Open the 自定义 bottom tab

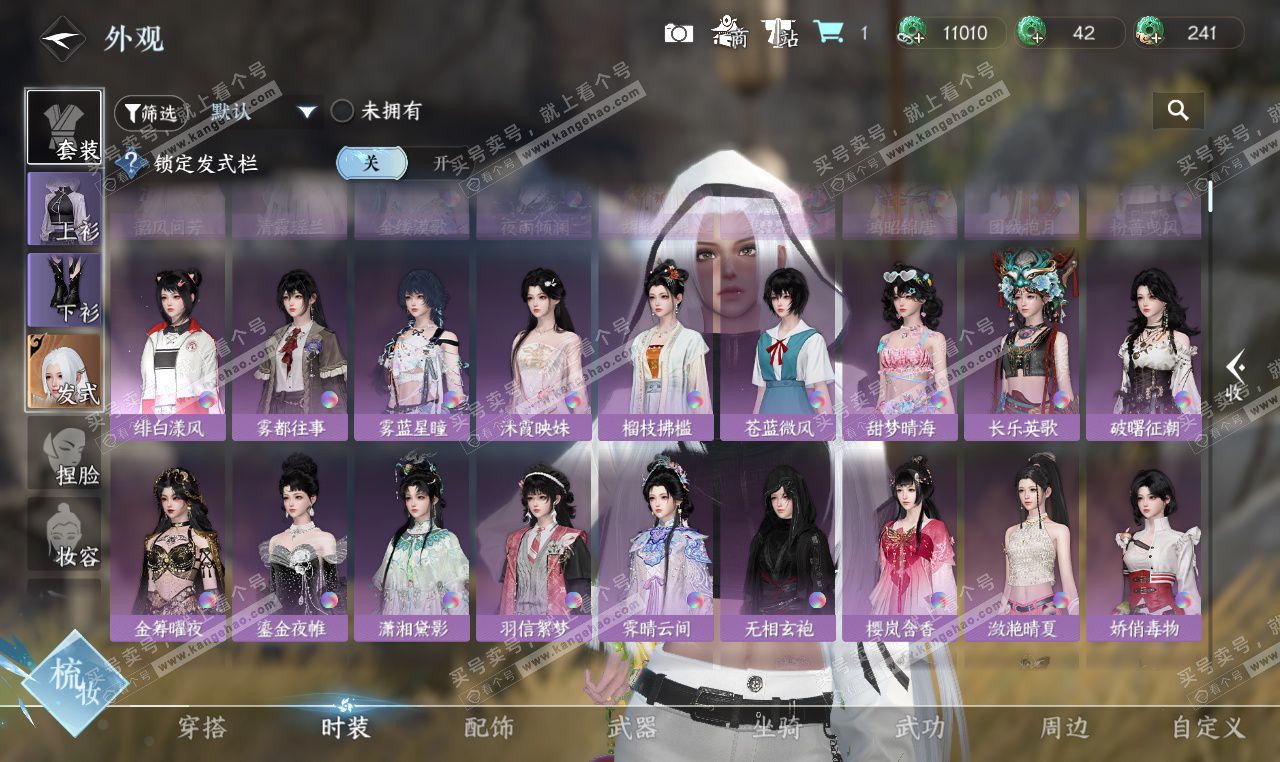tap(1208, 727)
